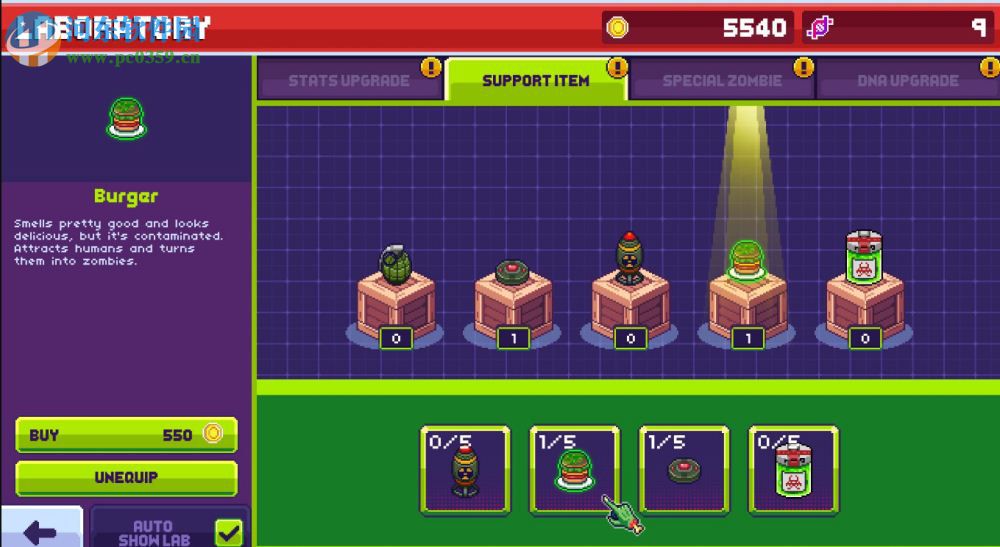The image size is (1000, 547).
Task: Click the equipped landmine slot
Action: 684,471
